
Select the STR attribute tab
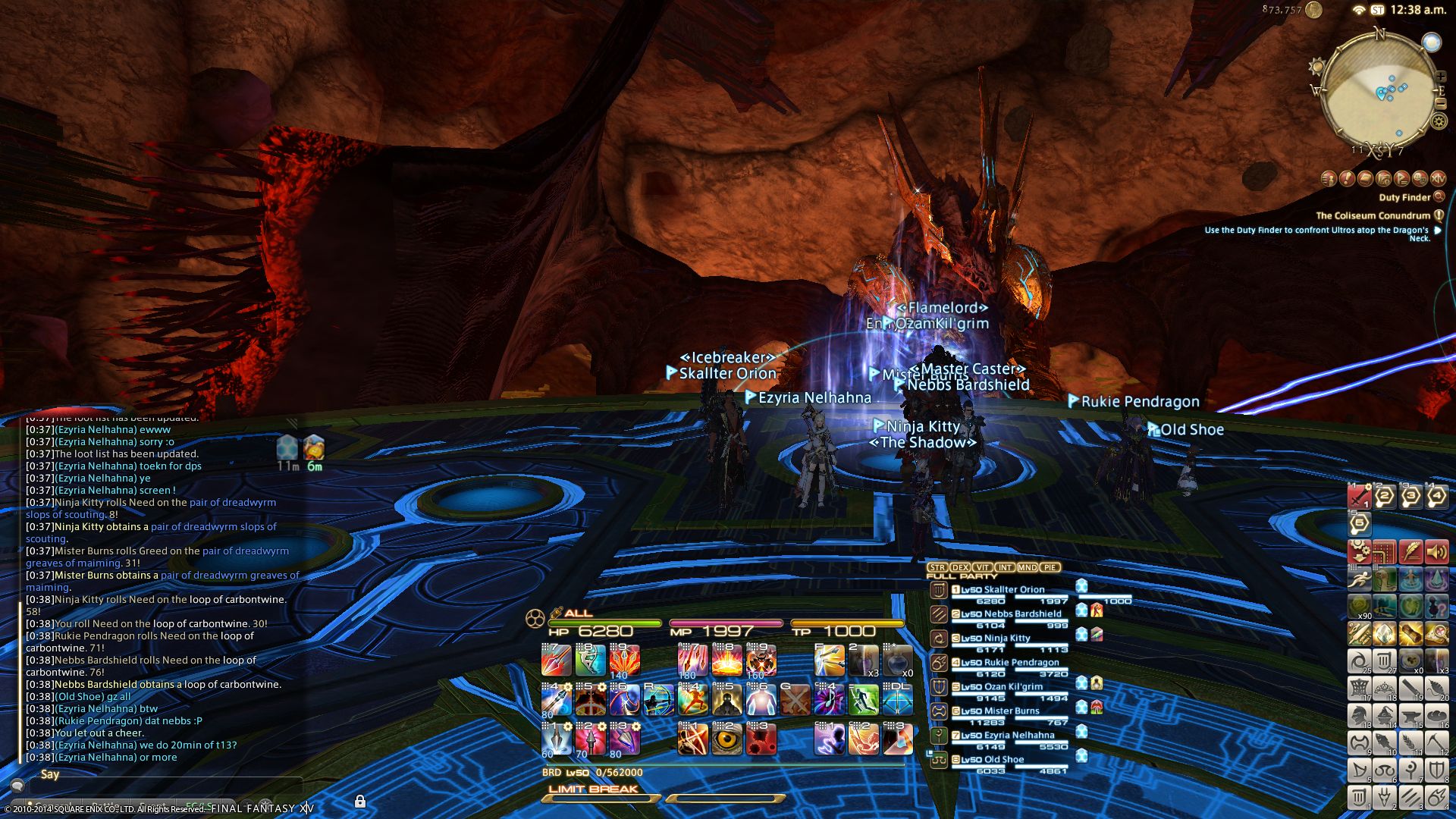[x=937, y=567]
